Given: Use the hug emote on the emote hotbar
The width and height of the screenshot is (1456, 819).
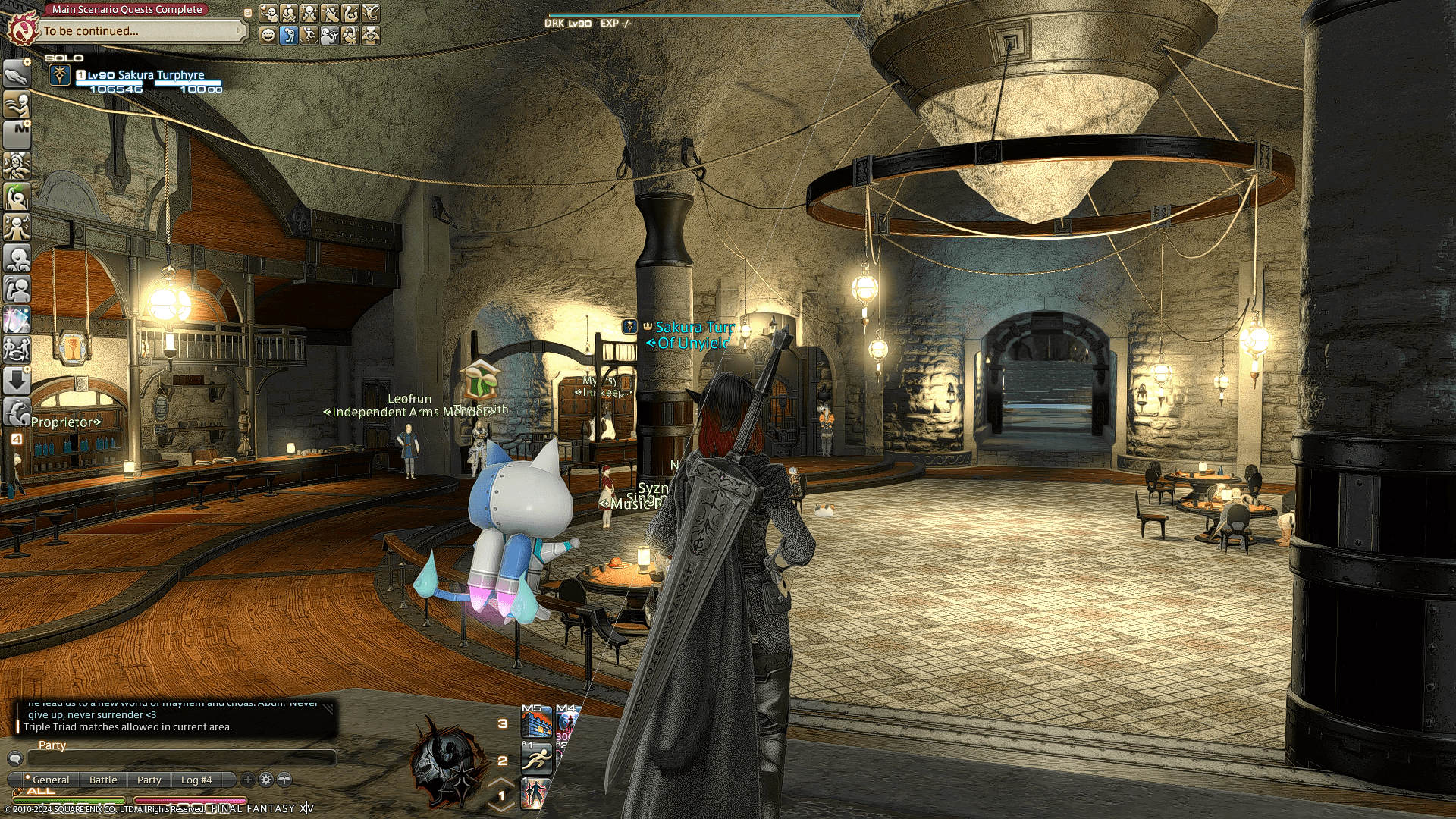Looking at the screenshot, I should click(288, 13).
